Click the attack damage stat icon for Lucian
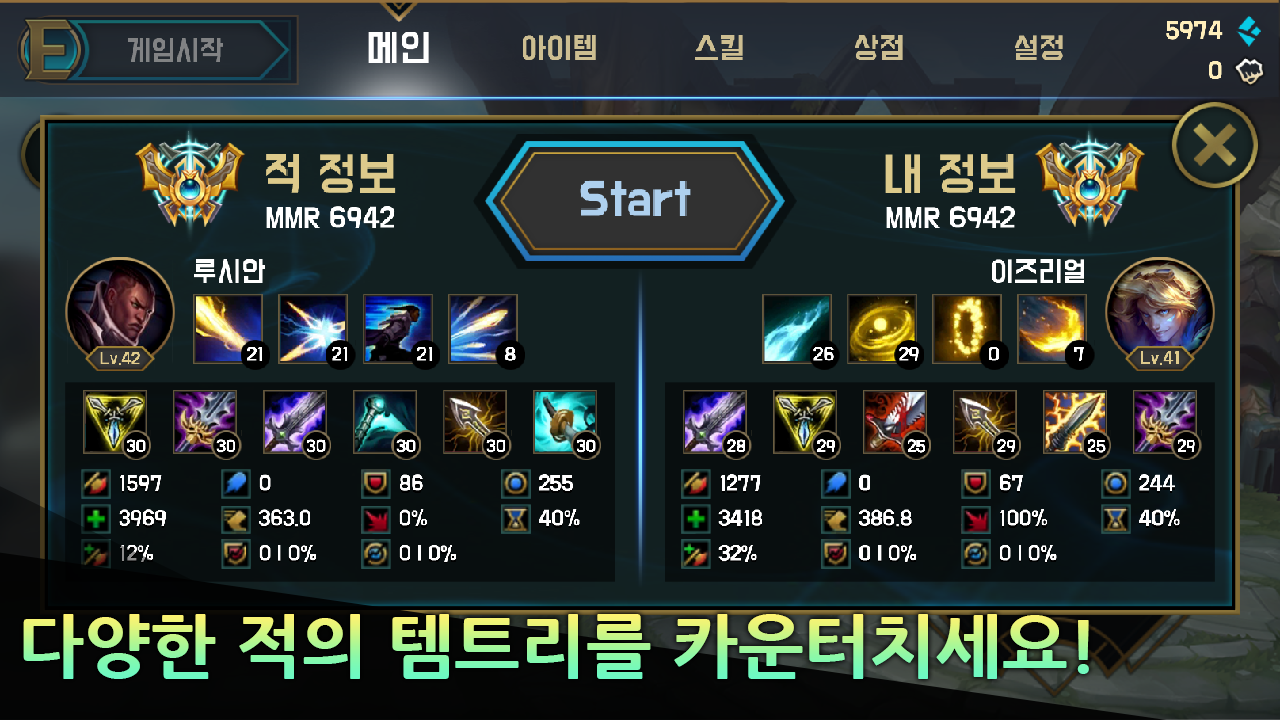1280x720 pixels. click(95, 484)
